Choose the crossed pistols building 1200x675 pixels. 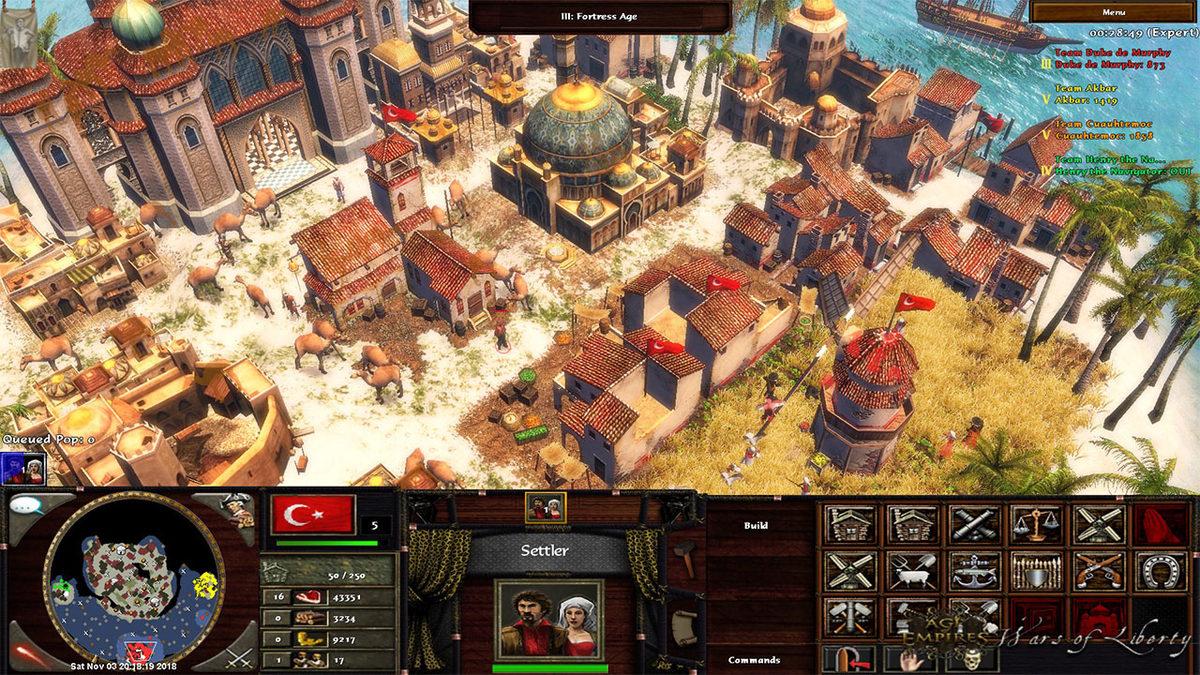point(1098,571)
